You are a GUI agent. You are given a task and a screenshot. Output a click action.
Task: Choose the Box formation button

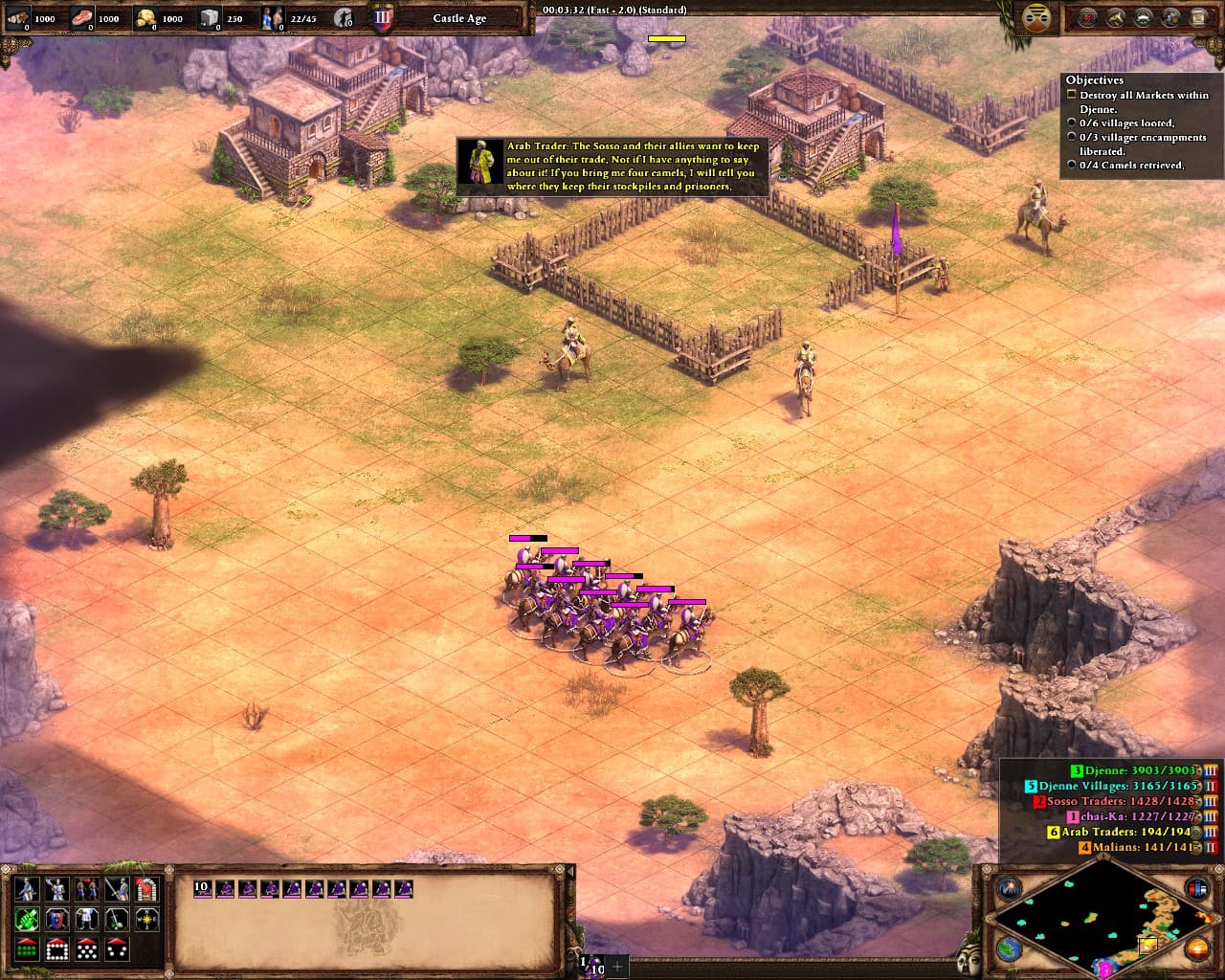click(x=56, y=949)
